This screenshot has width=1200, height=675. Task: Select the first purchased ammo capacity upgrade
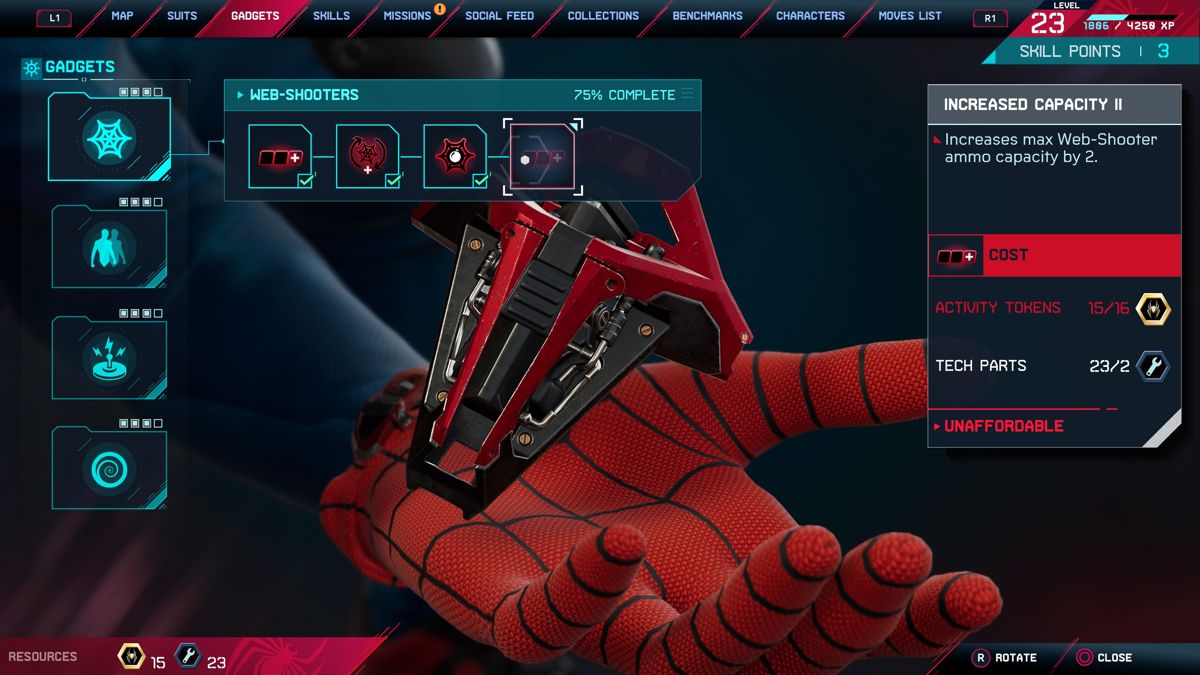pos(280,157)
